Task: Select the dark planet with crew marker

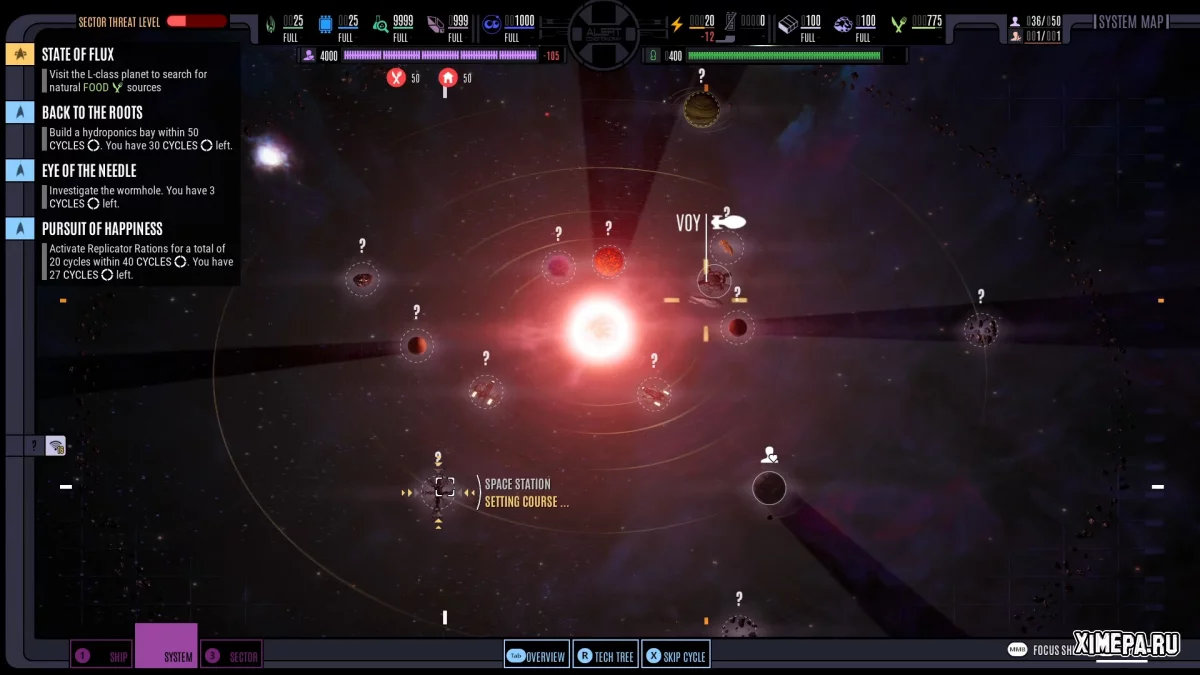Action: 769,488
